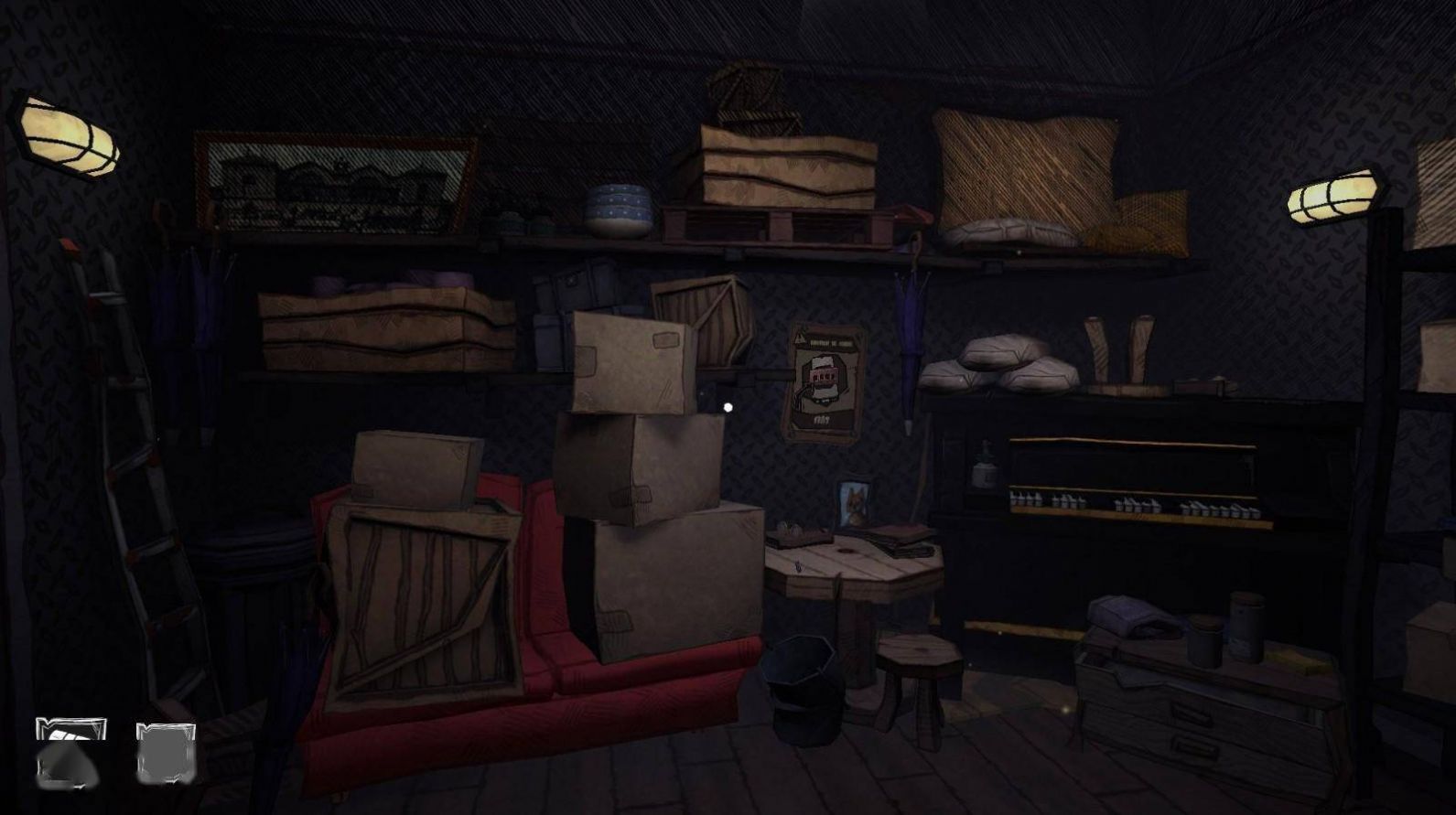Click the empty gray inventory slot

166,753
